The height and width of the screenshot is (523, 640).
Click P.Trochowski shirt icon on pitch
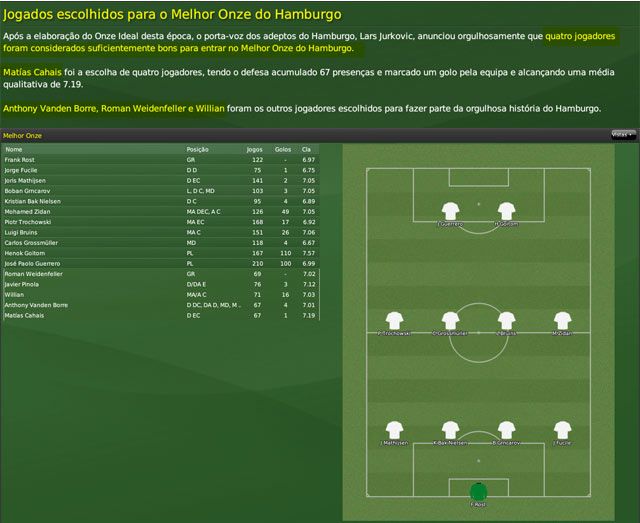point(394,321)
